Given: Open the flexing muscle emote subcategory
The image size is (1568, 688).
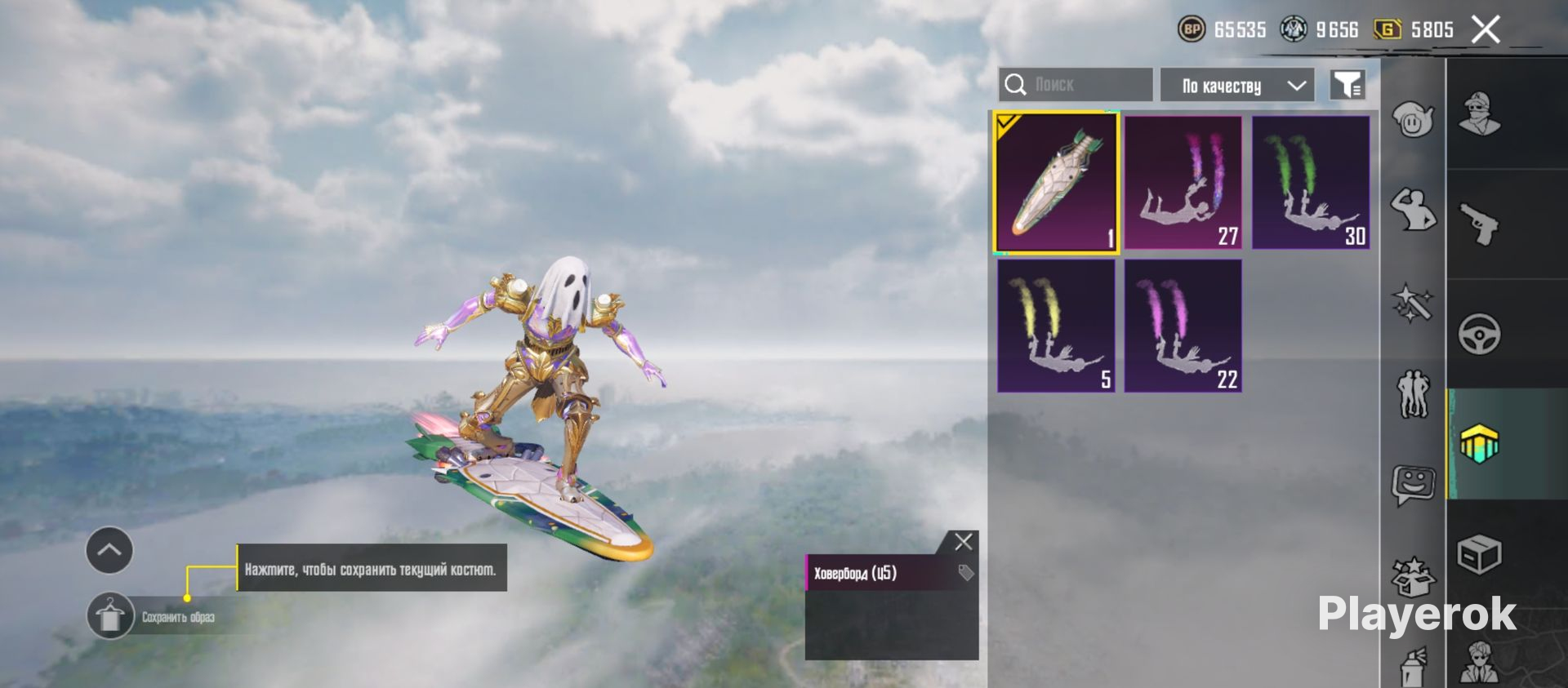Looking at the screenshot, I should pos(1413,210).
